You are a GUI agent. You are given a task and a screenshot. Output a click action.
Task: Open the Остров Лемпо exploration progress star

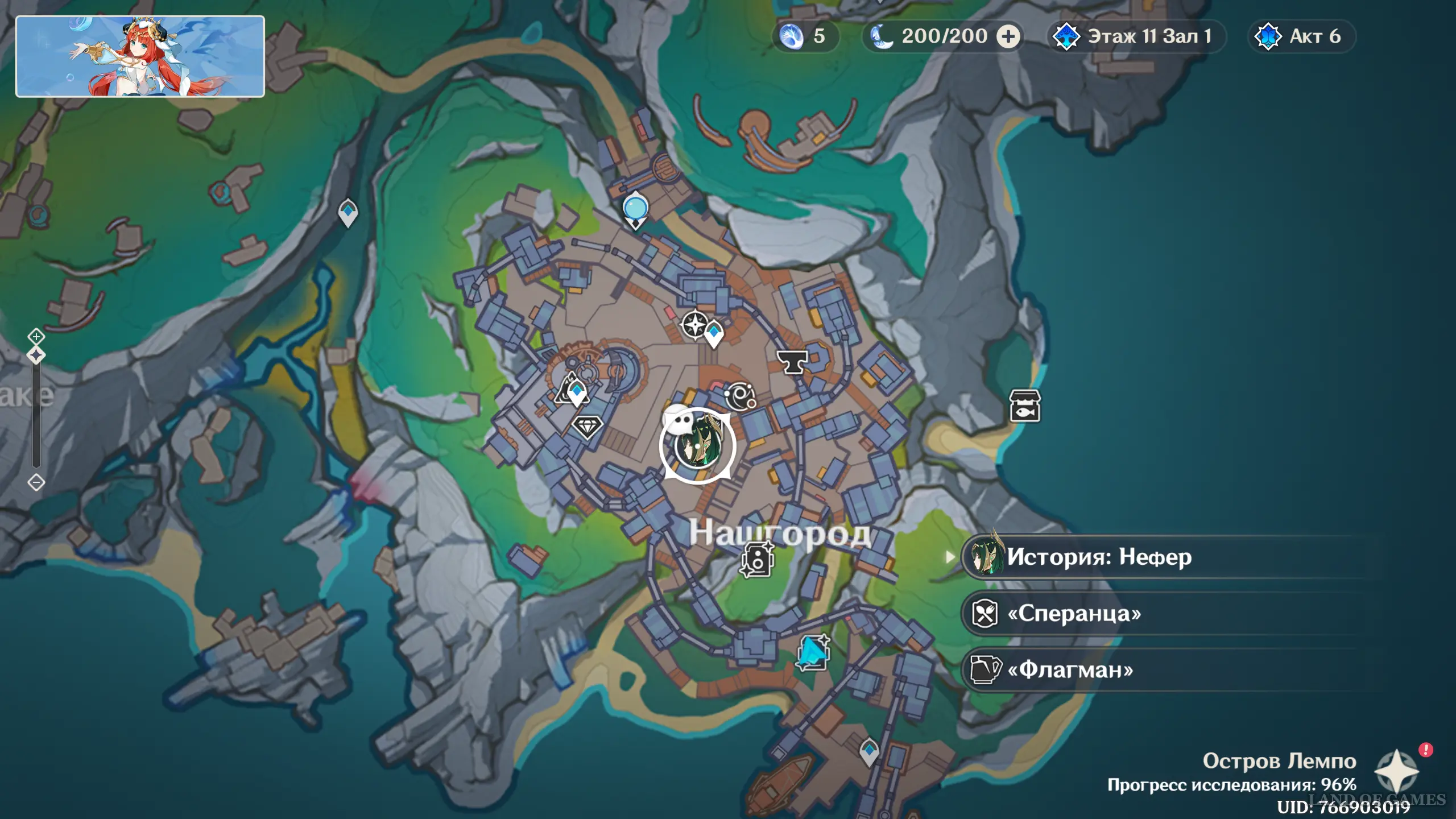(x=1396, y=771)
